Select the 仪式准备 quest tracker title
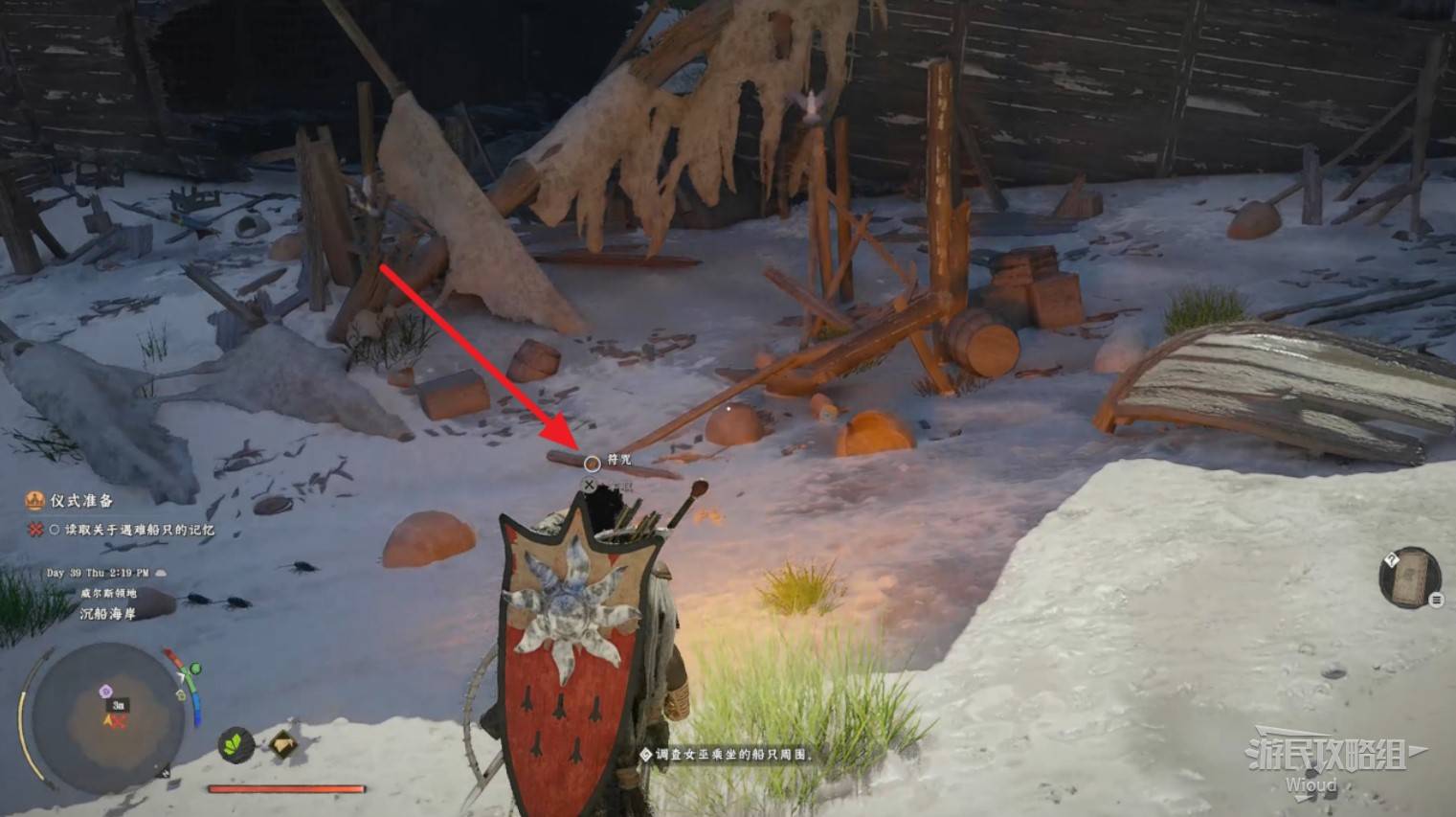This screenshot has width=1456, height=817. [81, 500]
